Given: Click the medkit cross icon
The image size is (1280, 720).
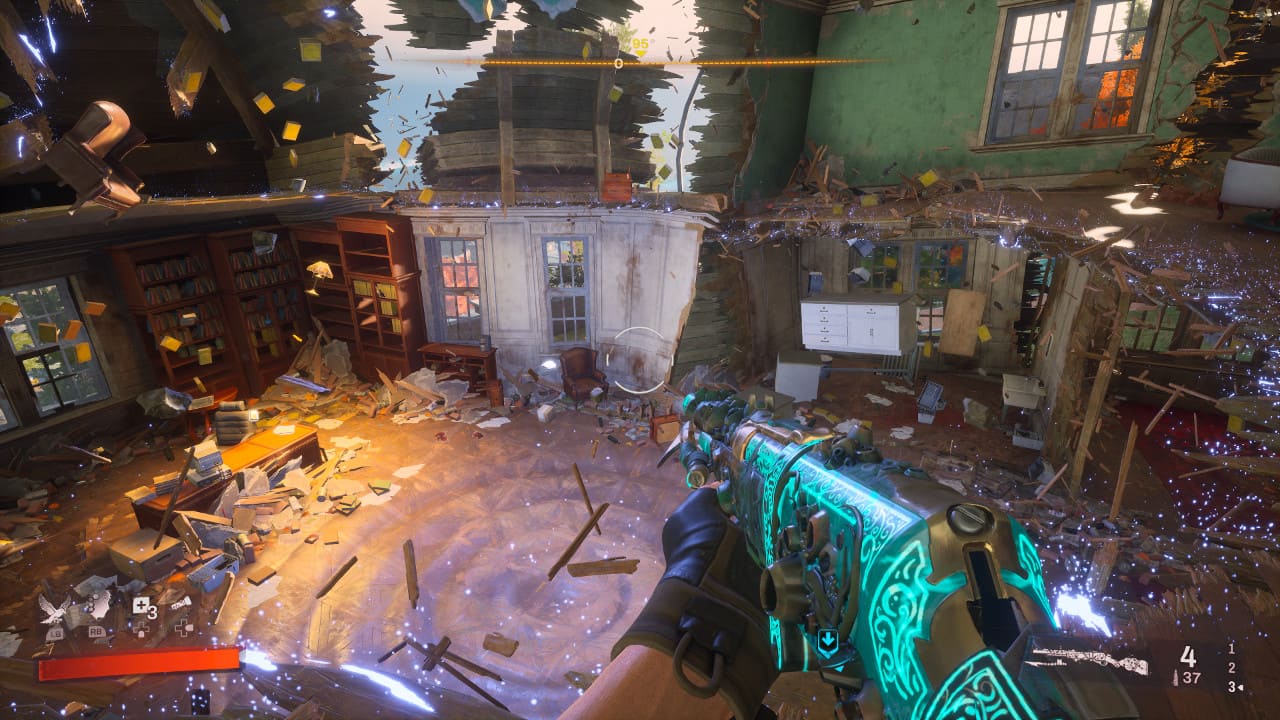Looking at the screenshot, I should [x=140, y=604].
